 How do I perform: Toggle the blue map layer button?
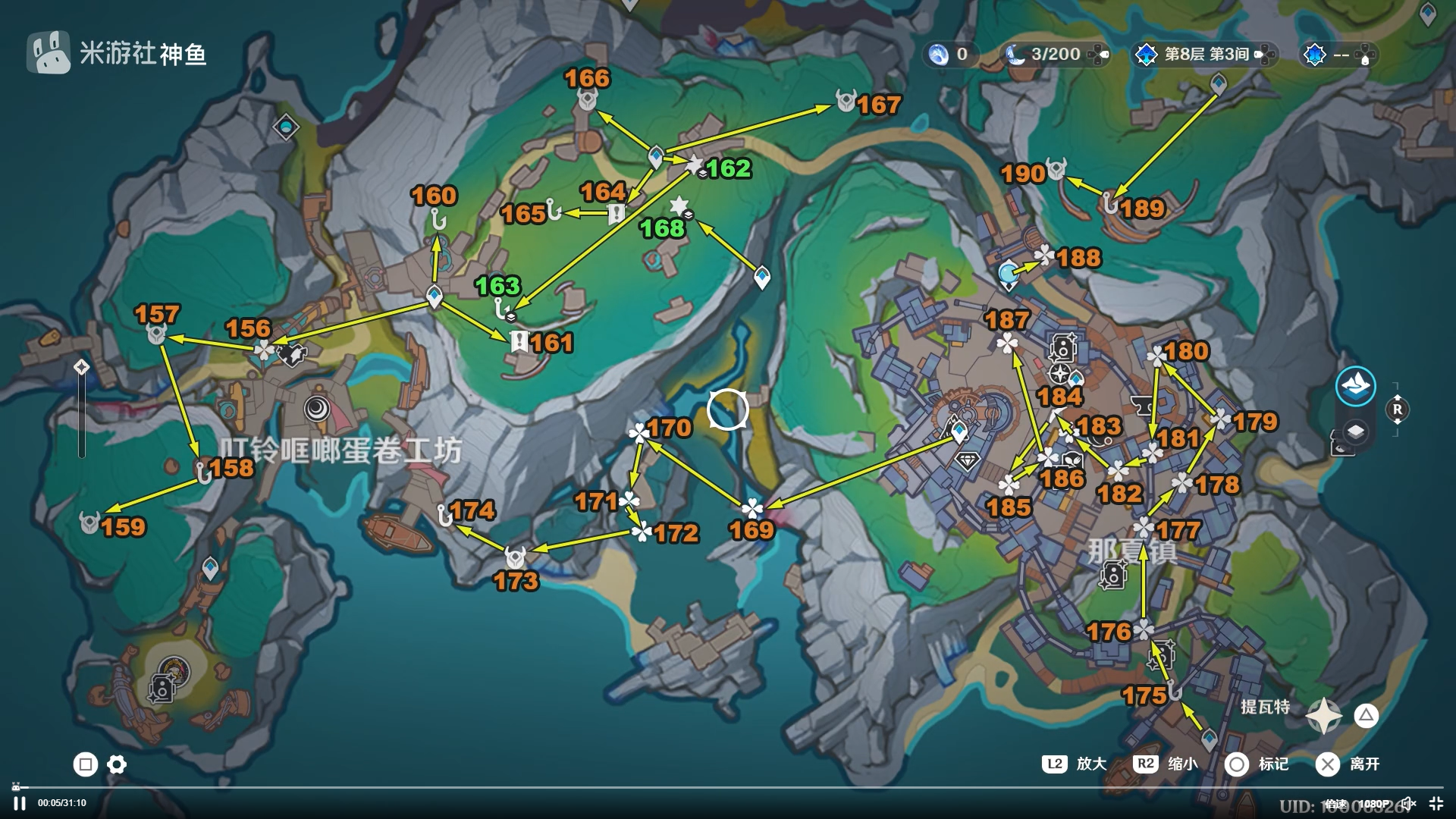[x=1355, y=387]
